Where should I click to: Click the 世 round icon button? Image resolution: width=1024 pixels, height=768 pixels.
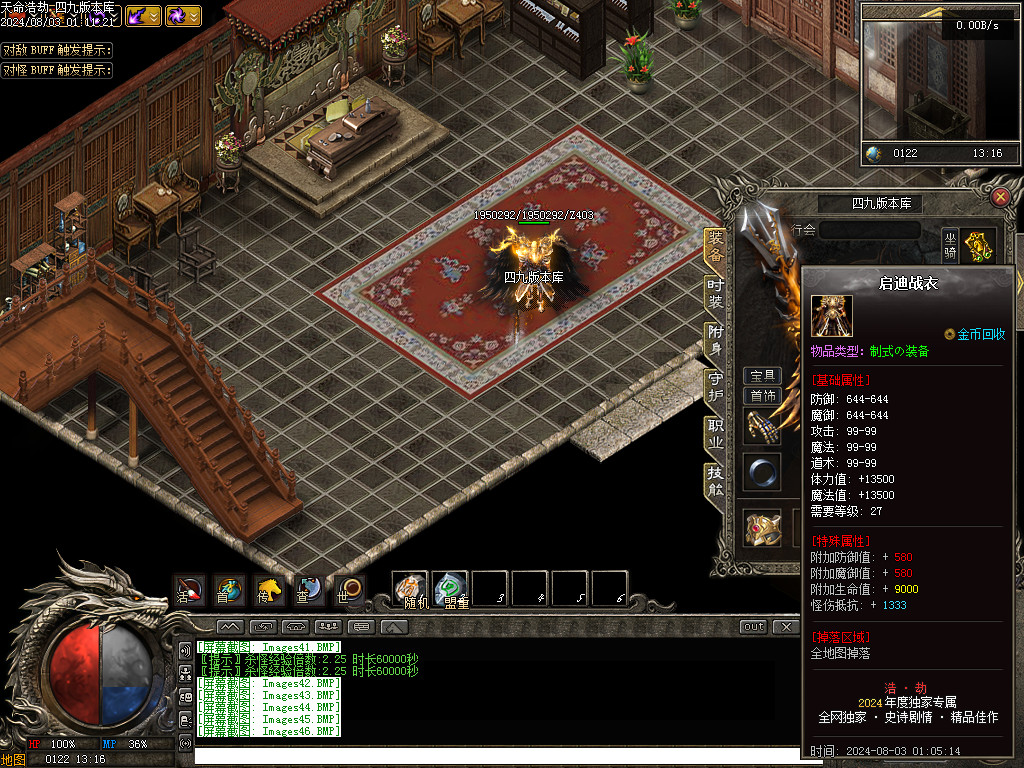pyautogui.click(x=348, y=590)
